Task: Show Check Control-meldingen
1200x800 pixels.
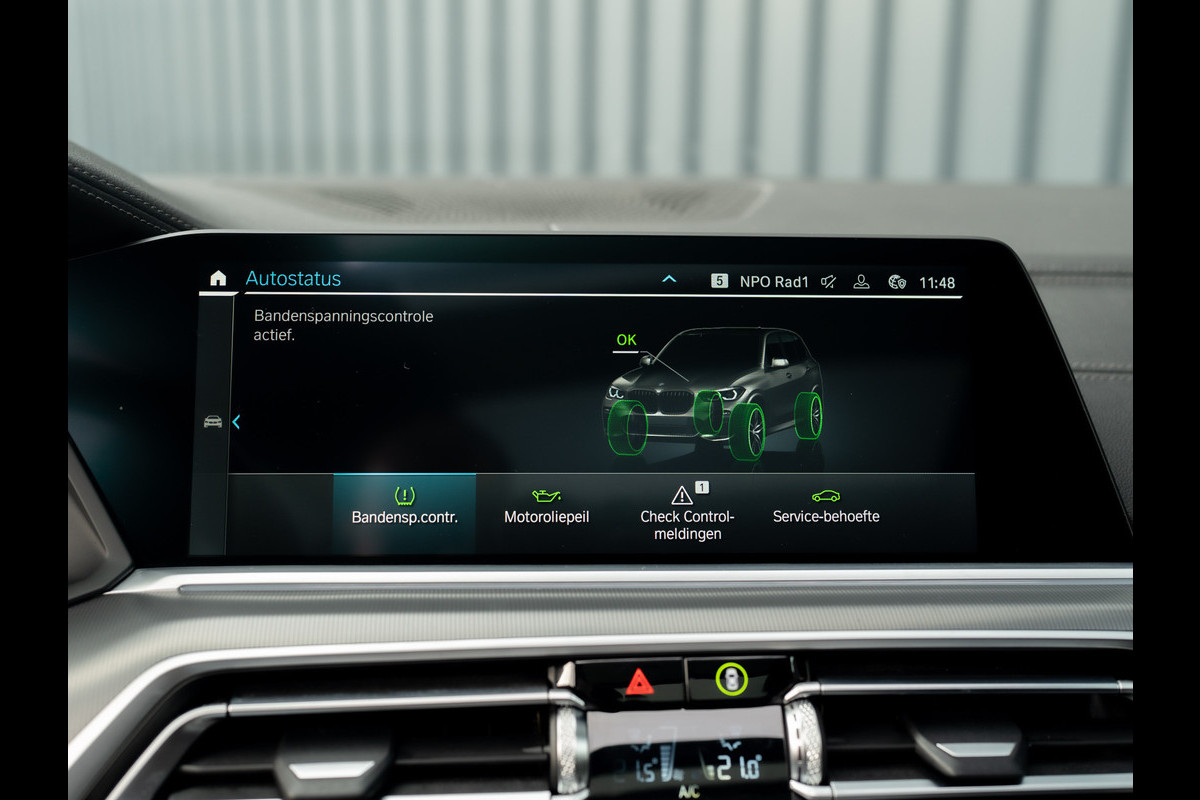Action: point(687,512)
